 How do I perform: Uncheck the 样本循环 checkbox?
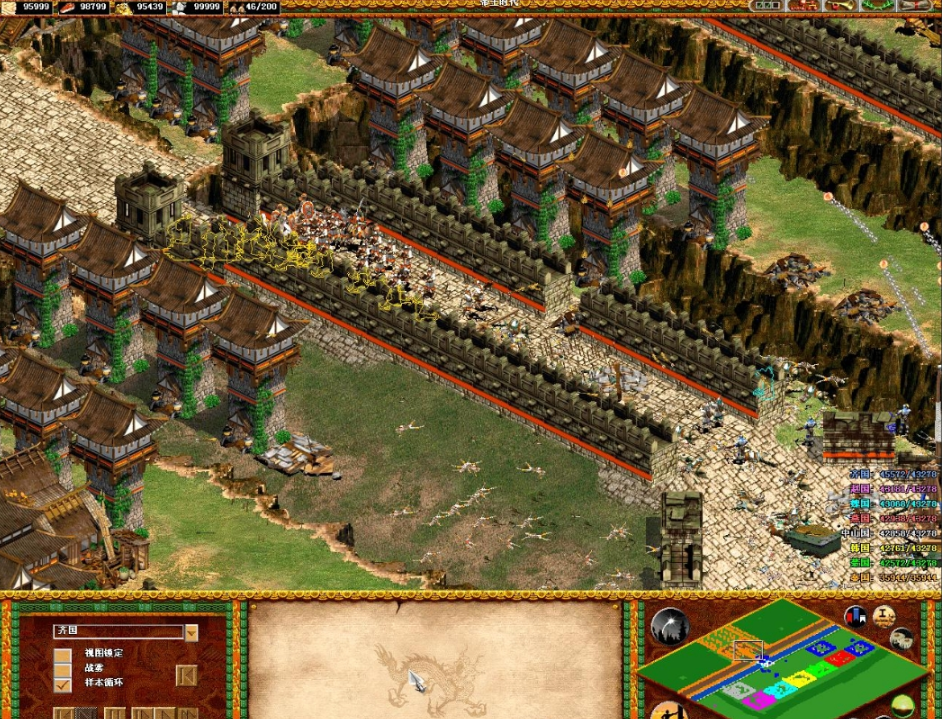coord(63,684)
